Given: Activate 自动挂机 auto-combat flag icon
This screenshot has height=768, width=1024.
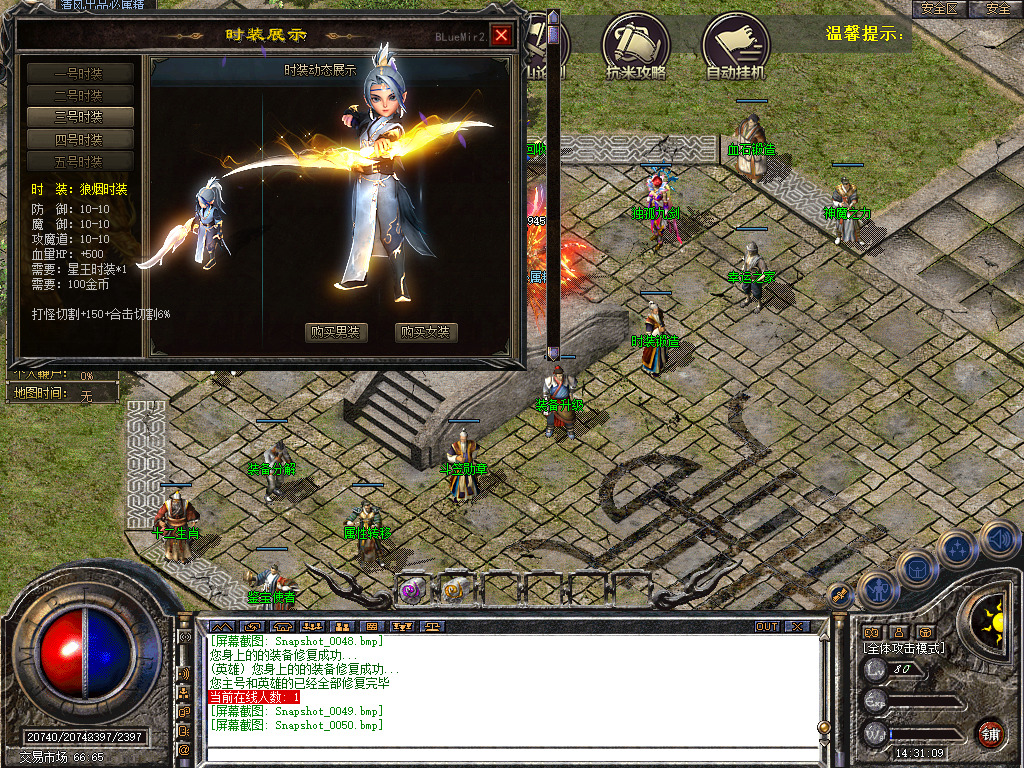Looking at the screenshot, I should [x=735, y=45].
